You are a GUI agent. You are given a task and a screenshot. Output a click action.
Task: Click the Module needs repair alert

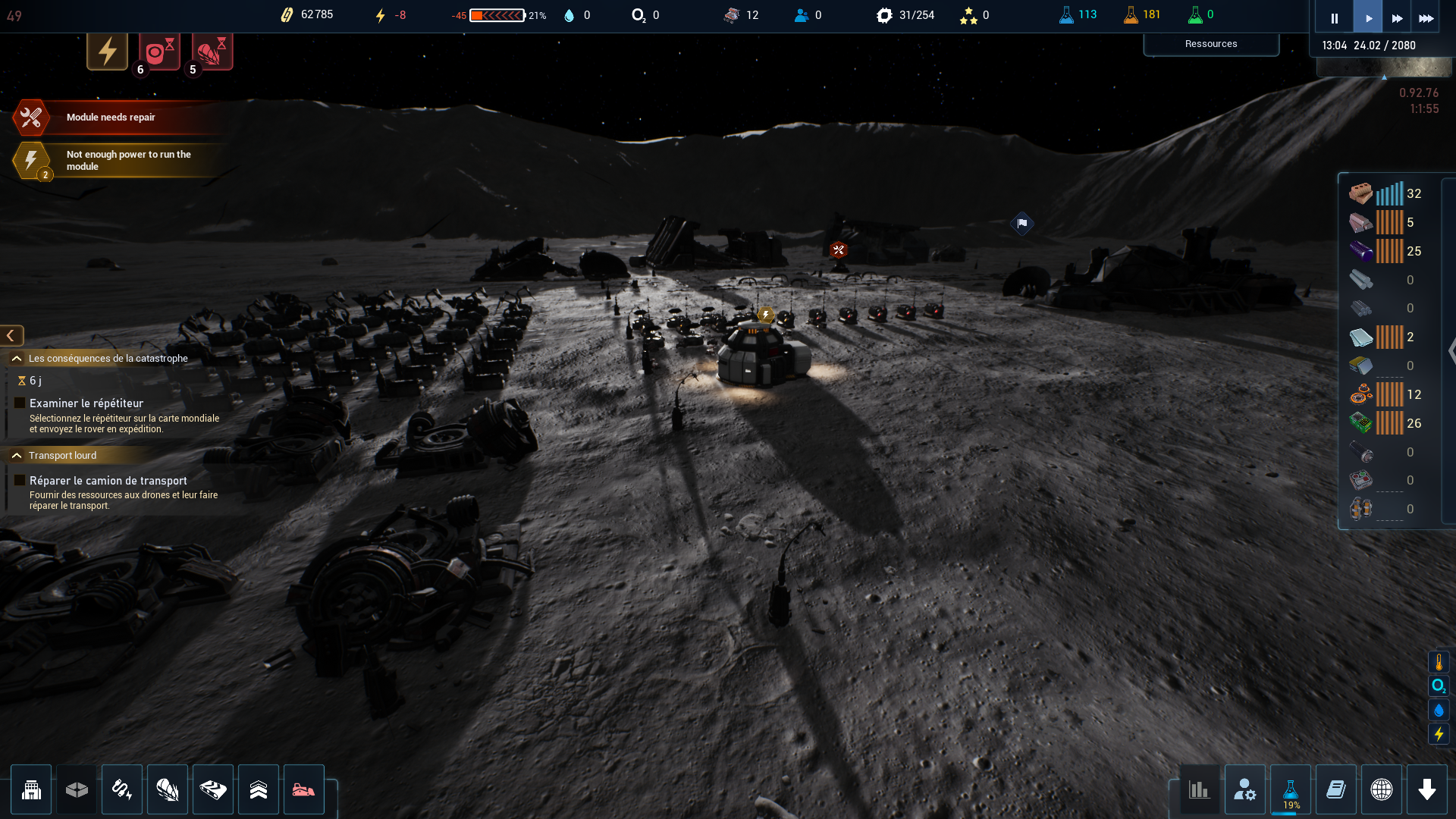[110, 118]
